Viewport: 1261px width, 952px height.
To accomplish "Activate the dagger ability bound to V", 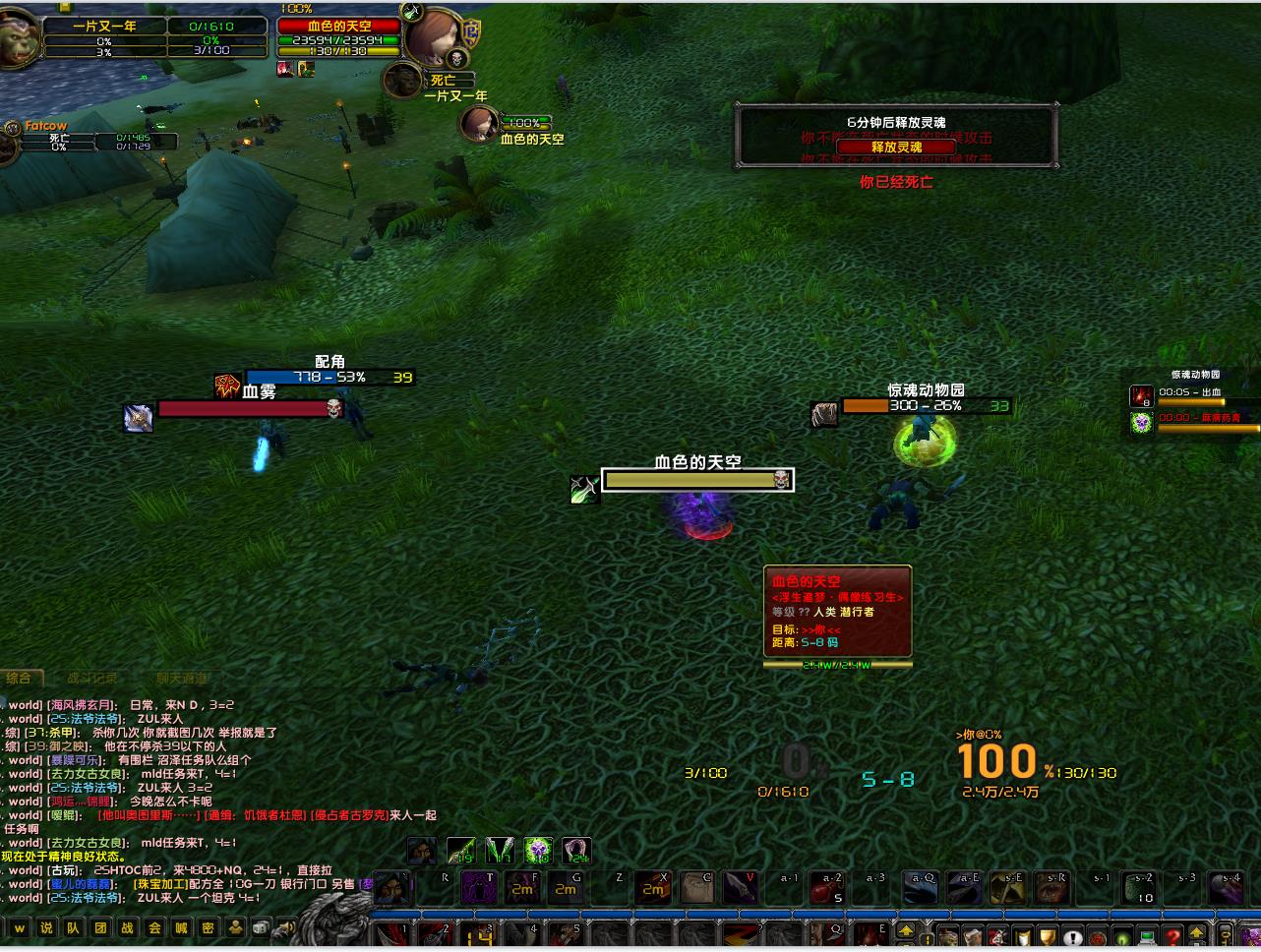I will point(742,887).
